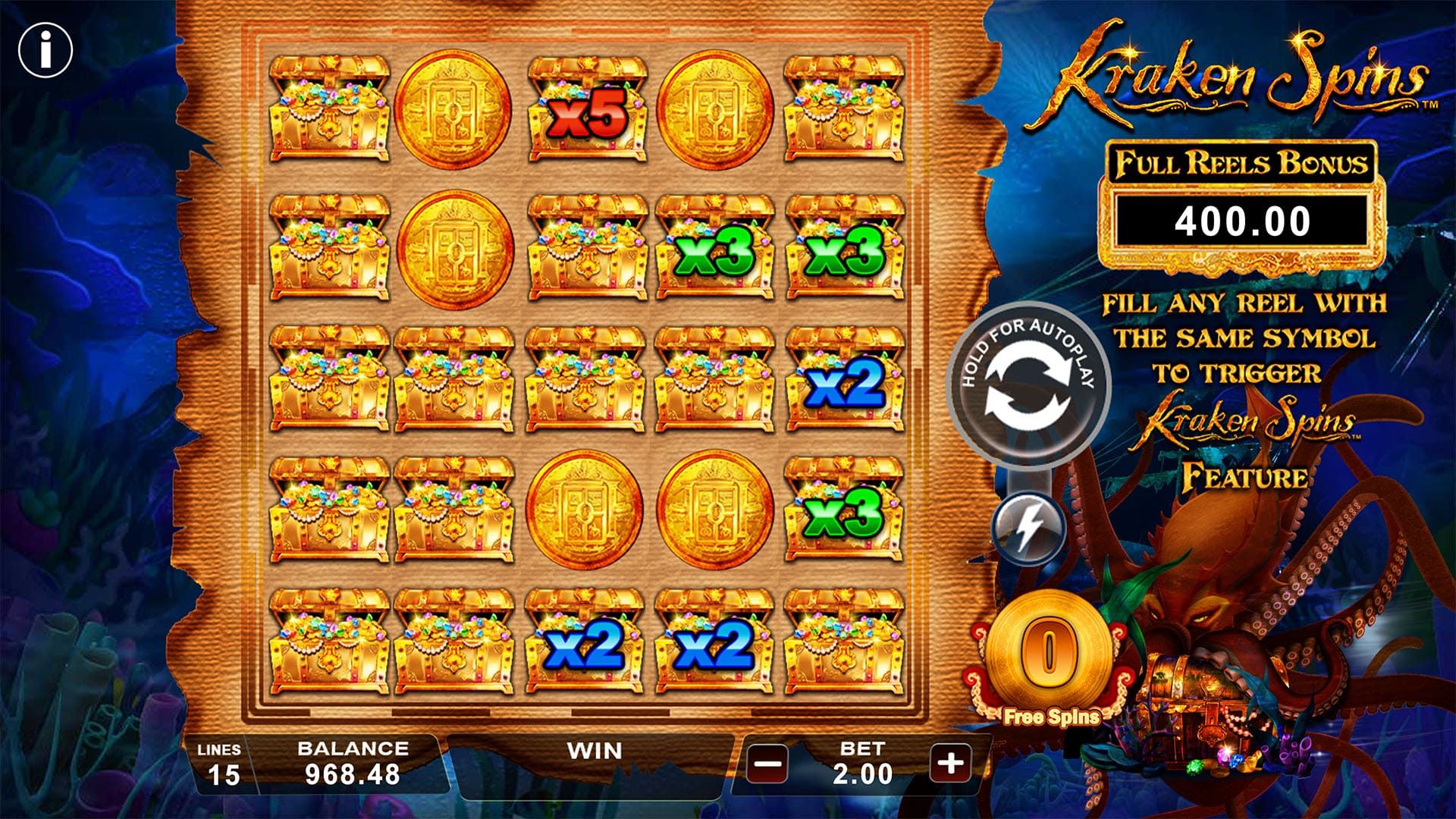Toggle the lightning bolt turbo mode
This screenshot has height=819, width=1456.
1029,529
